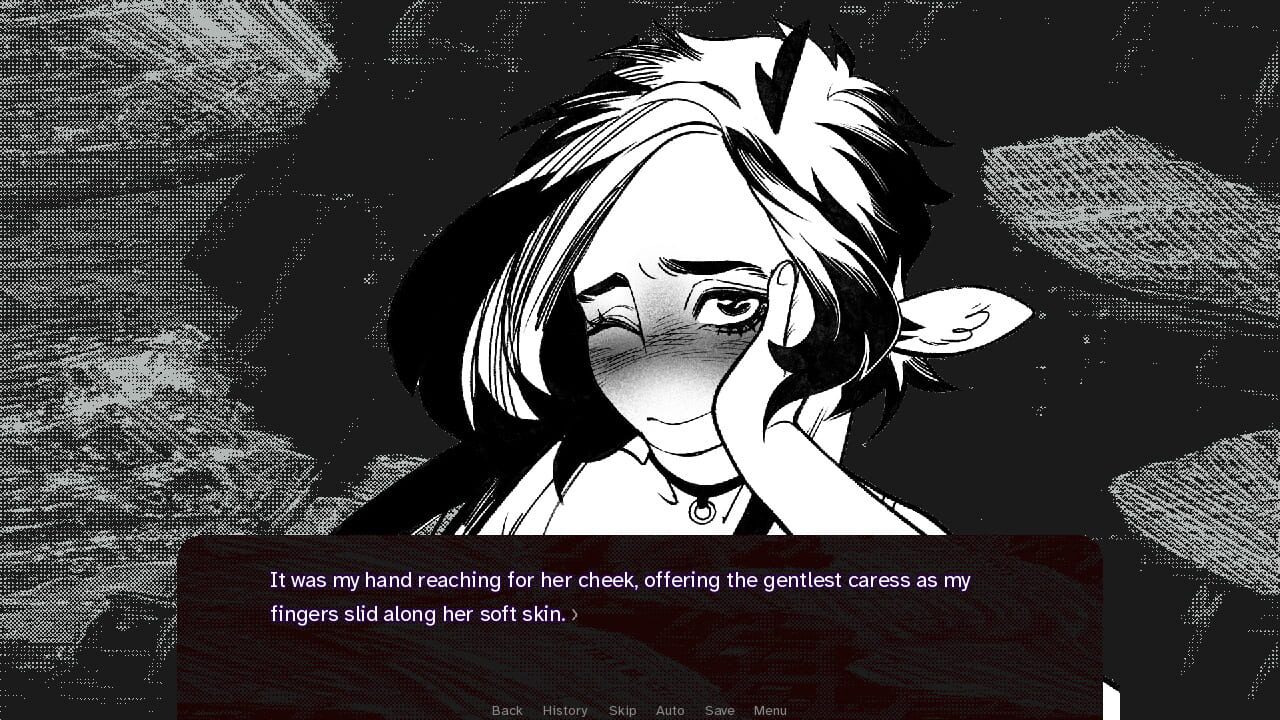The height and width of the screenshot is (720, 1280).
Task: Click the continue arrow after "soft skin."
Action: pyautogui.click(x=575, y=615)
